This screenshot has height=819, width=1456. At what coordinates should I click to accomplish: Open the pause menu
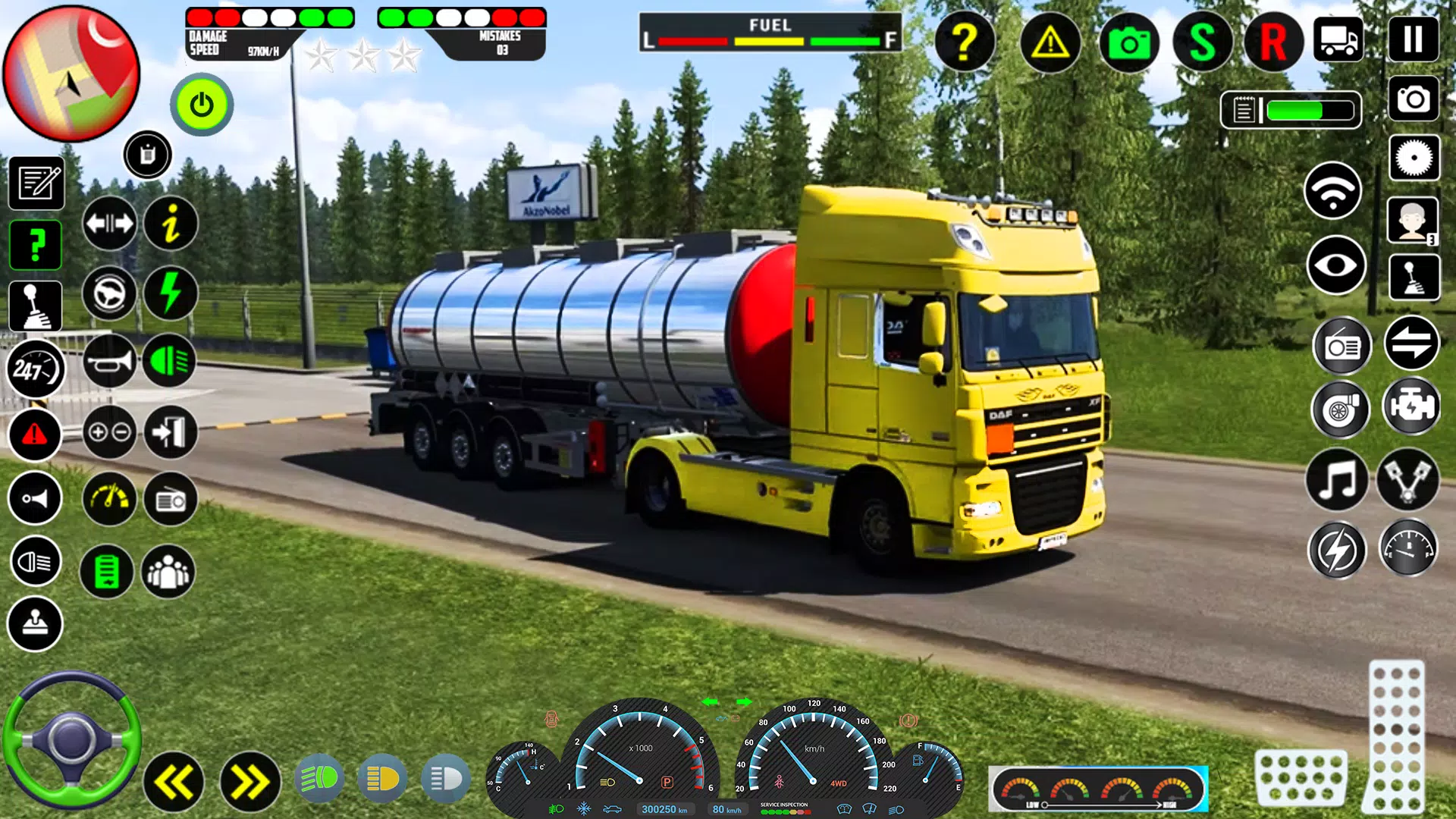pos(1412,39)
